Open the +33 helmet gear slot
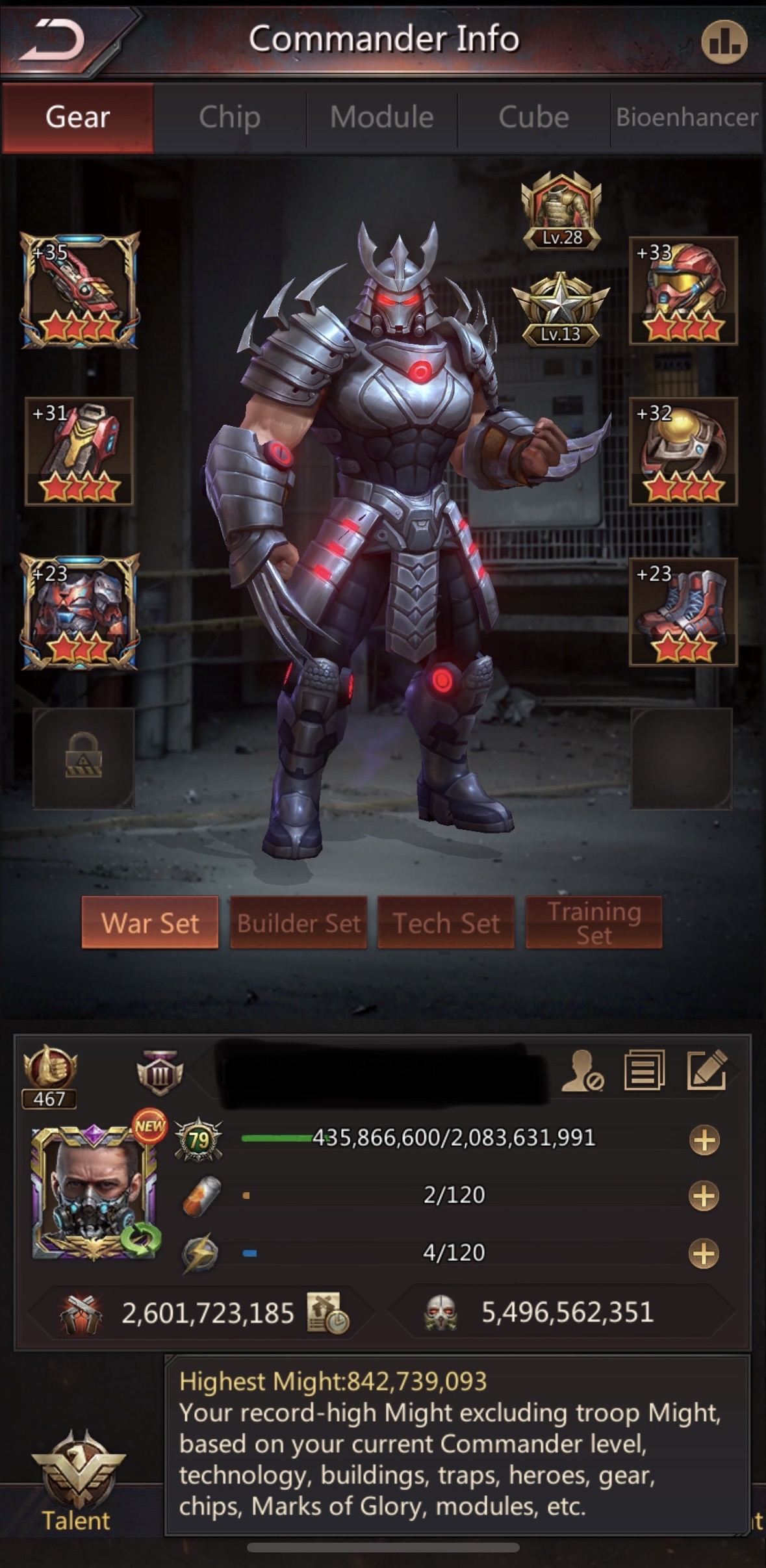 683,290
